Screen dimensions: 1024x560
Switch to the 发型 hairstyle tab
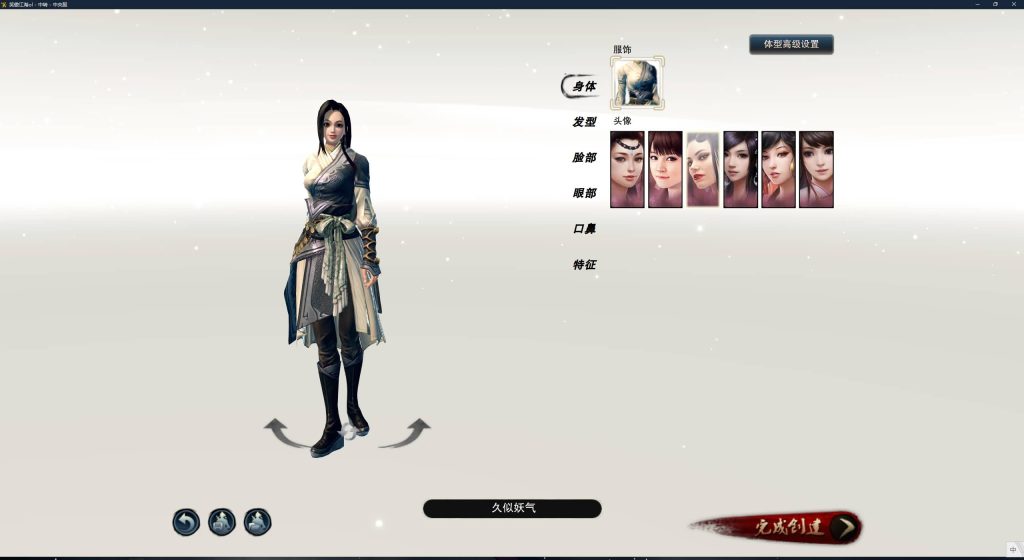(584, 122)
